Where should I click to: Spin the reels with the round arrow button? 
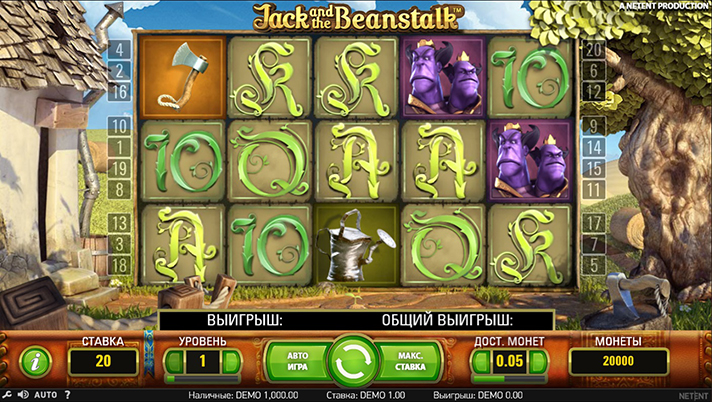coord(352,360)
